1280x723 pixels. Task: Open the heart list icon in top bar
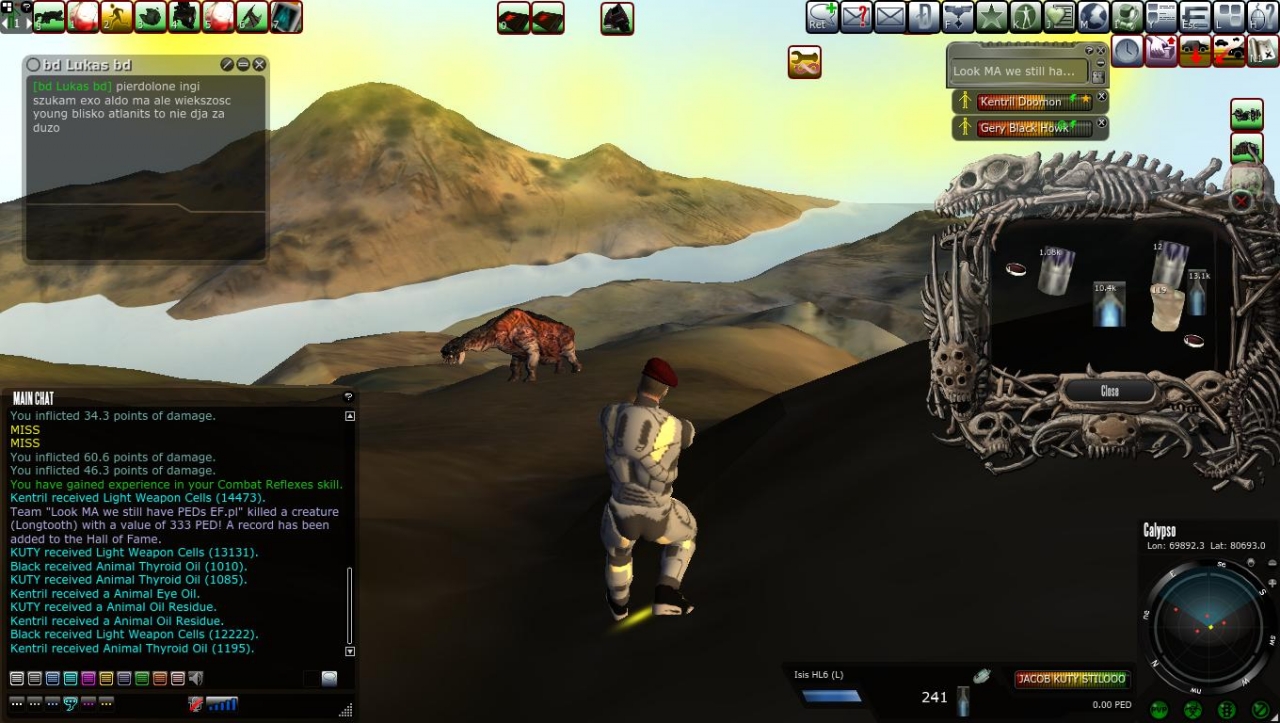pos(1059,17)
